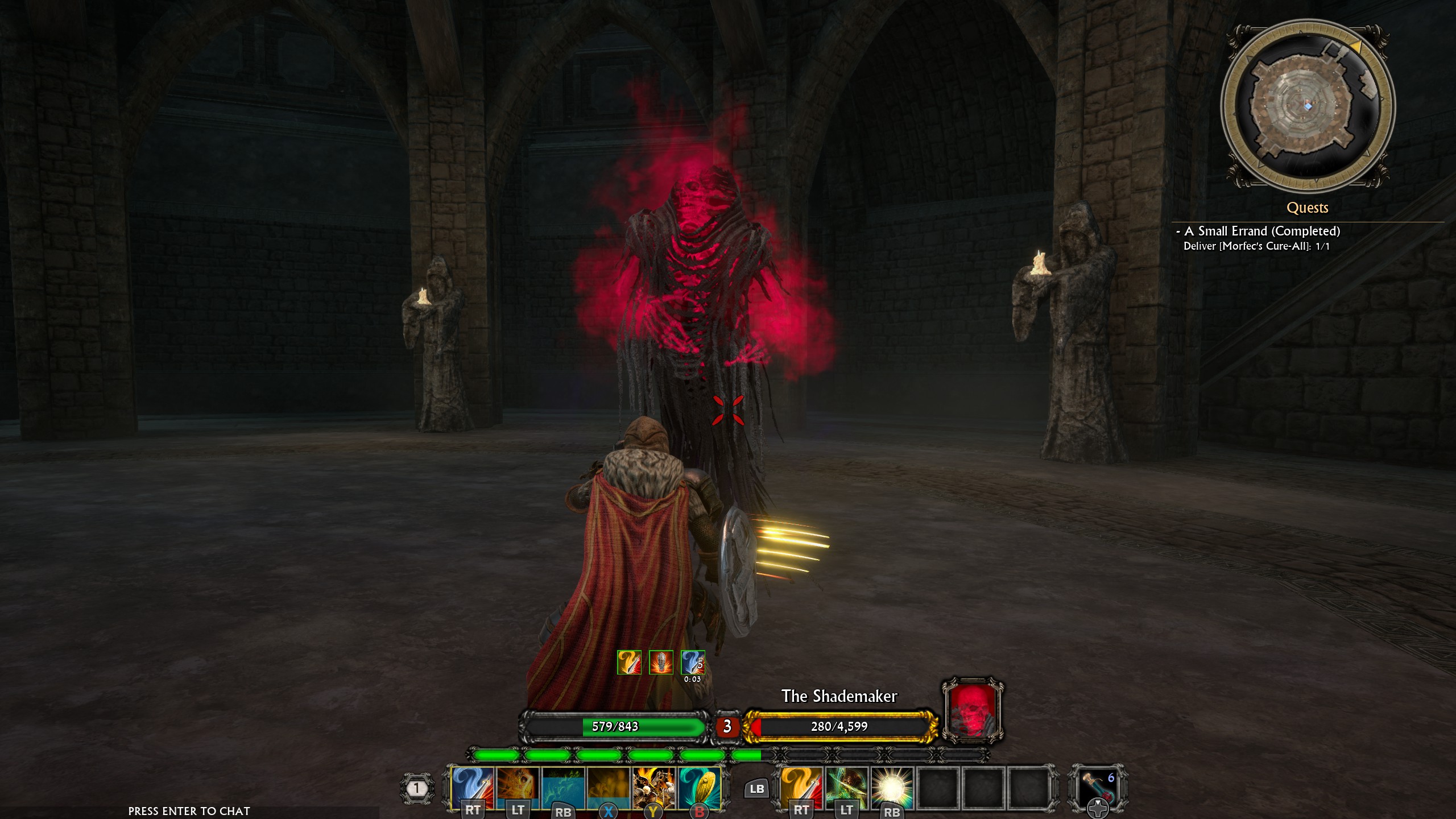Use the teal swirl golden shield ability
Image resolution: width=1456 pixels, height=819 pixels.
pyautogui.click(x=700, y=787)
